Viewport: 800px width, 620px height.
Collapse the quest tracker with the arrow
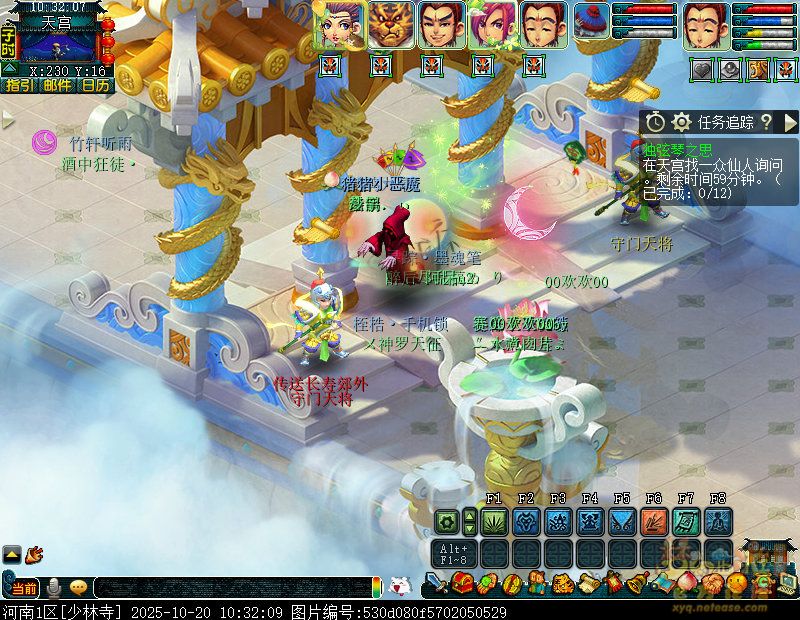click(x=790, y=122)
